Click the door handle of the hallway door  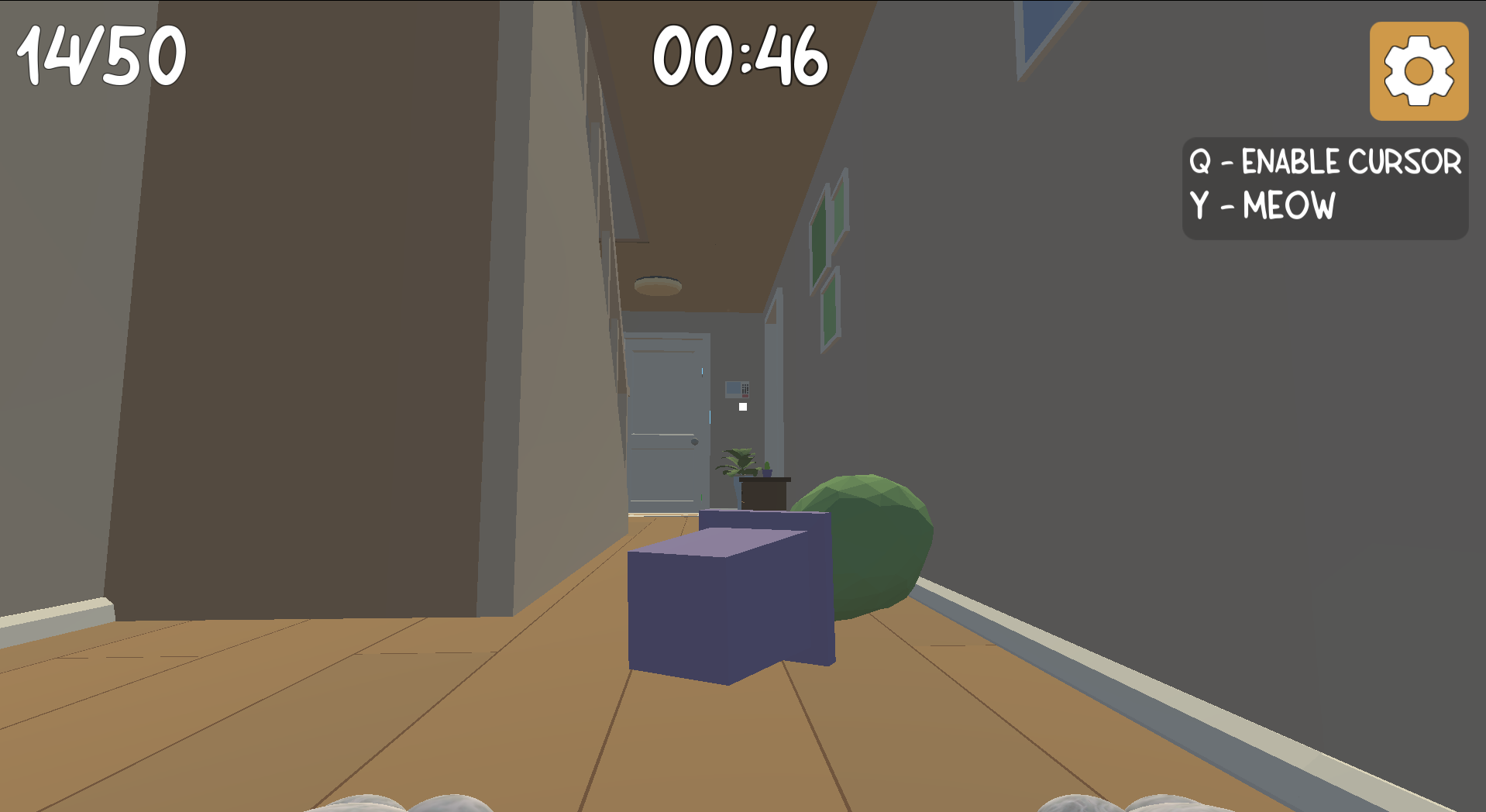(x=695, y=440)
